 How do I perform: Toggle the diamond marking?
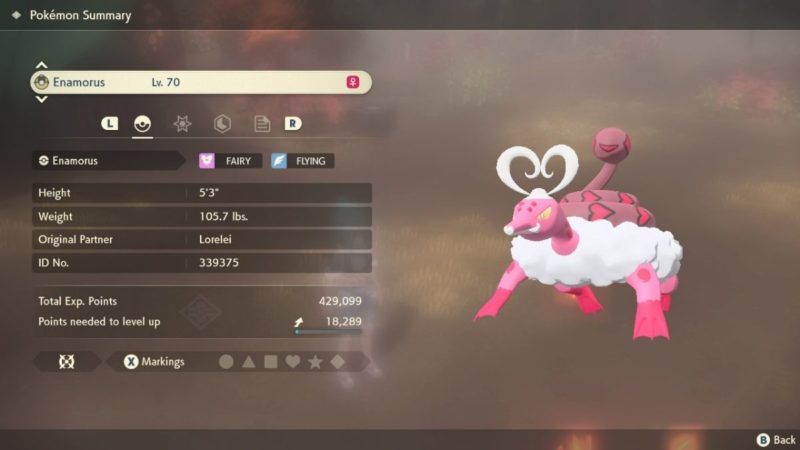tap(337, 362)
